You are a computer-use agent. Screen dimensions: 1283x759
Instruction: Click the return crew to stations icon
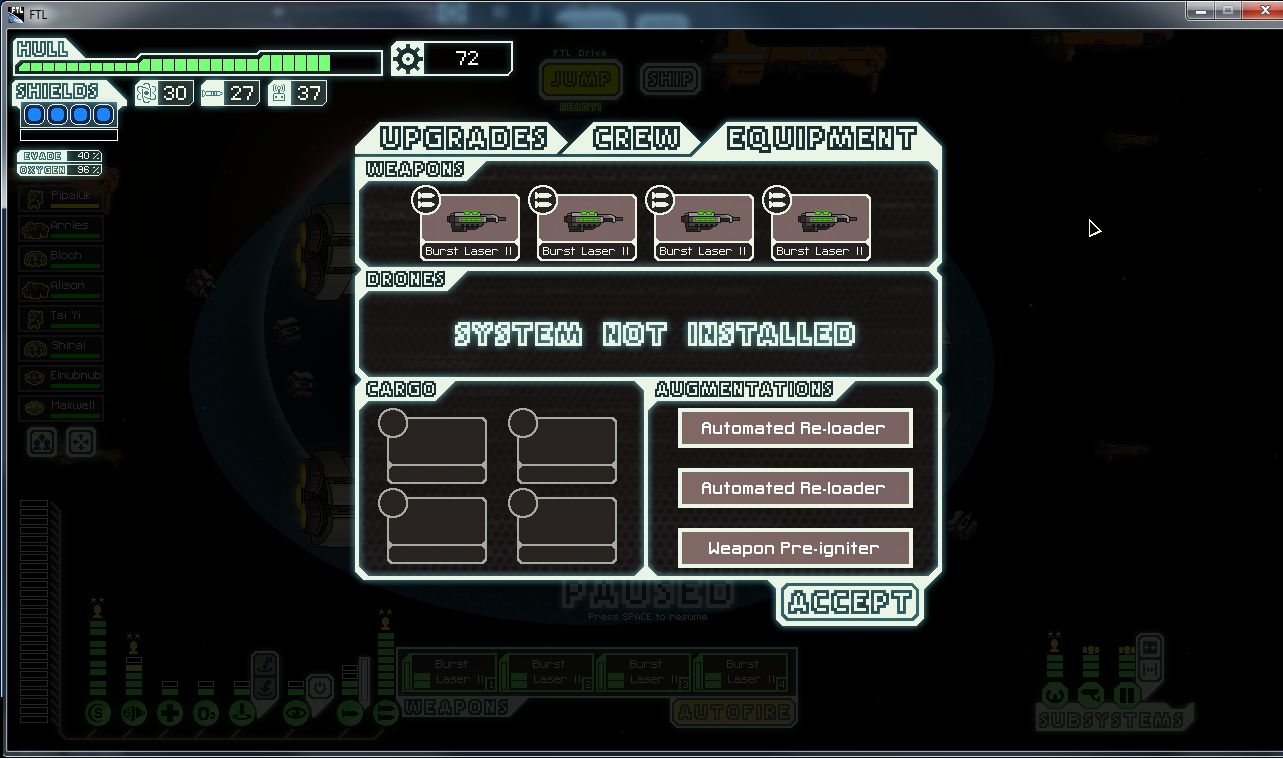[81, 442]
